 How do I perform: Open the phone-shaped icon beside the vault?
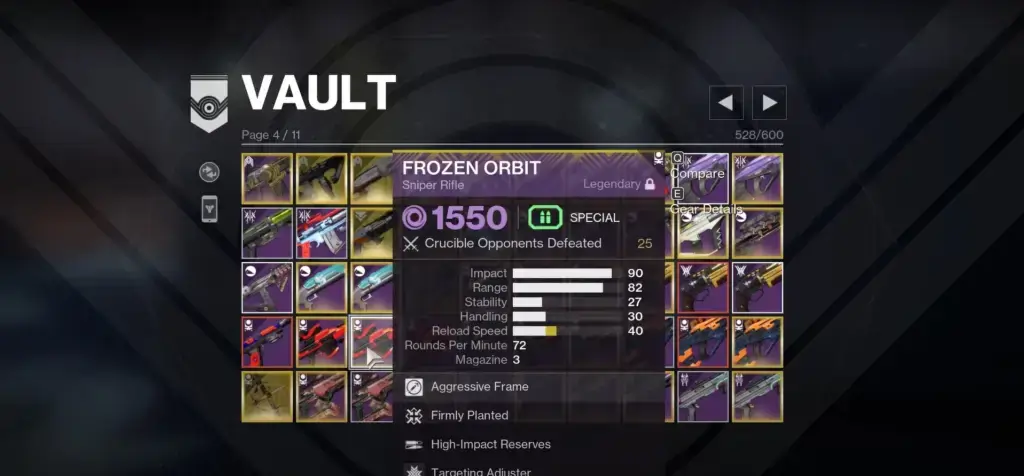209,209
